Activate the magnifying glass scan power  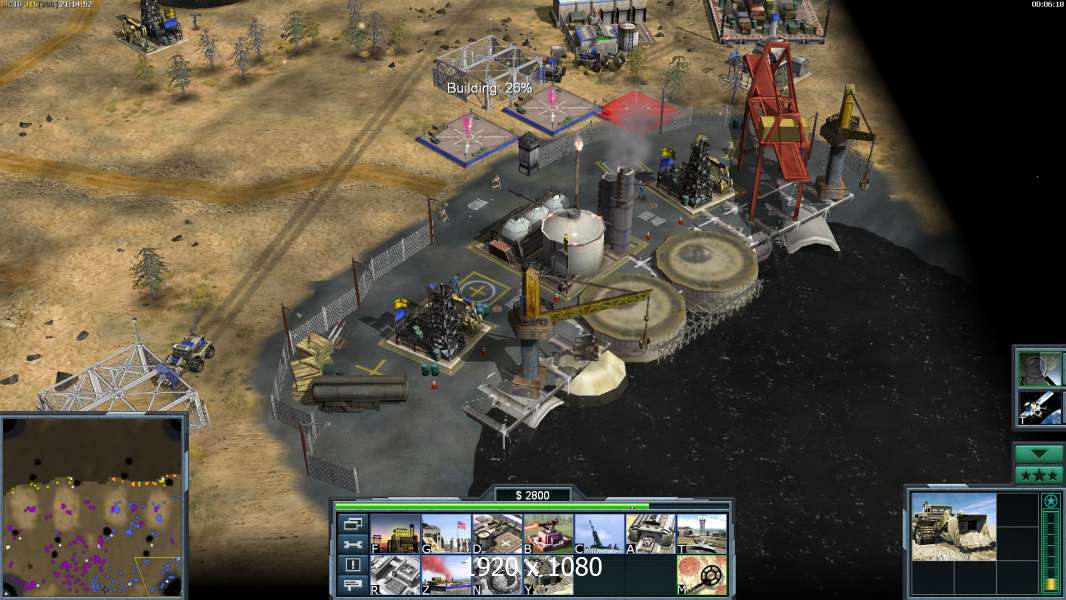point(1040,368)
